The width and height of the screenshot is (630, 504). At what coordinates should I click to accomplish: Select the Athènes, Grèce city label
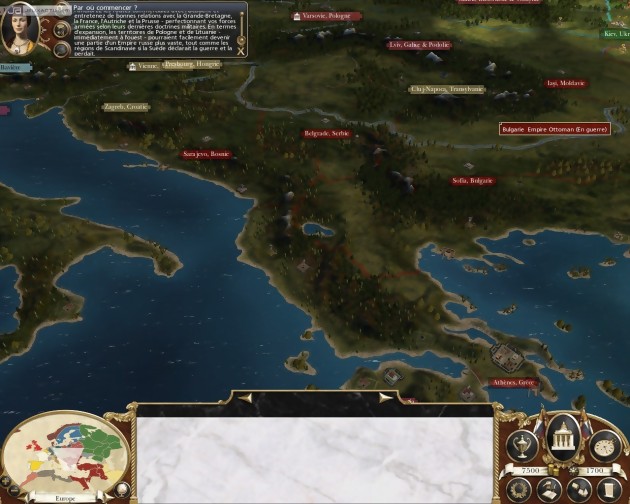point(514,382)
